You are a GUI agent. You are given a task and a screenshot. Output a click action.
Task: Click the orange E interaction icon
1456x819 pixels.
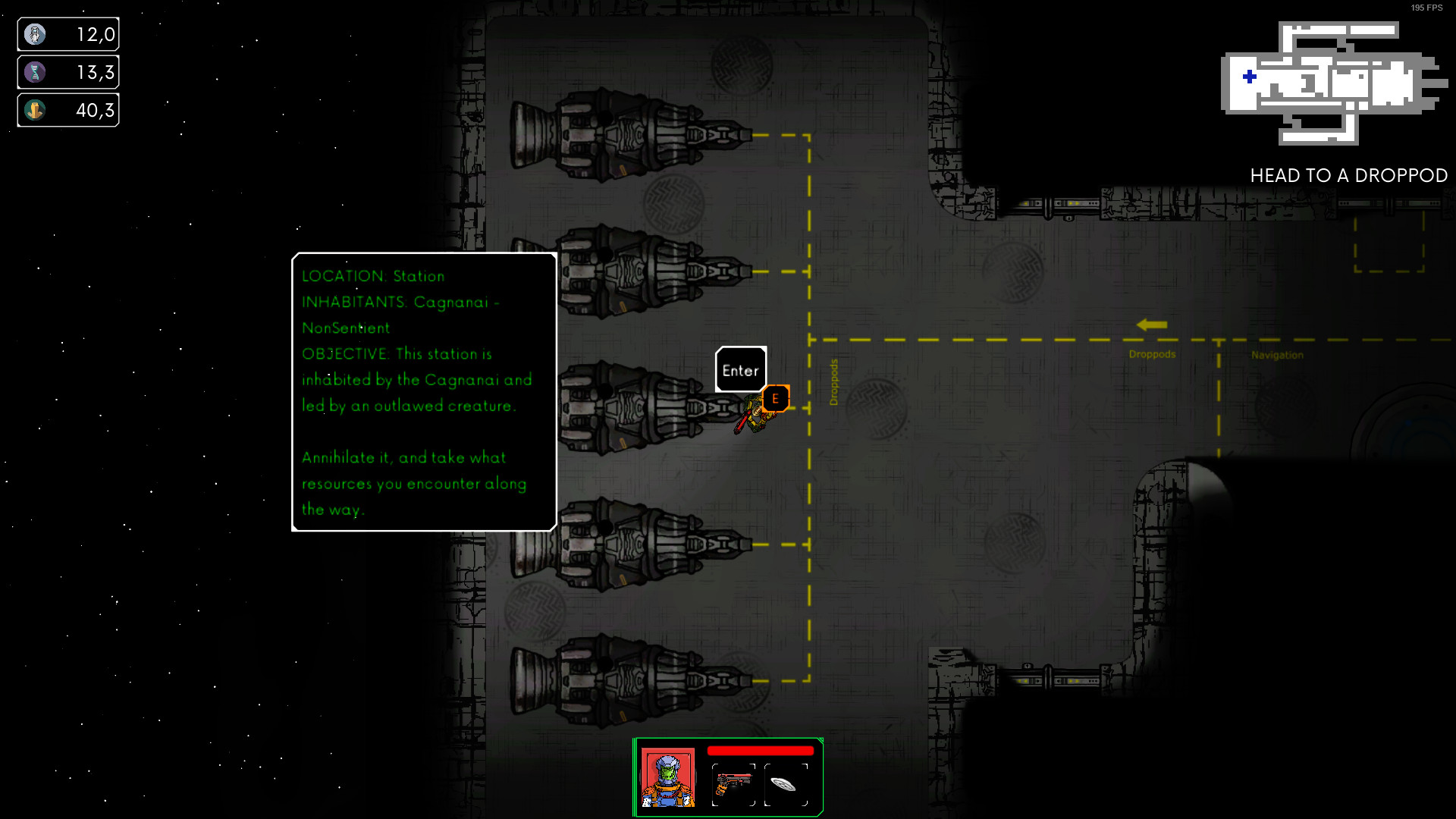pos(775,397)
